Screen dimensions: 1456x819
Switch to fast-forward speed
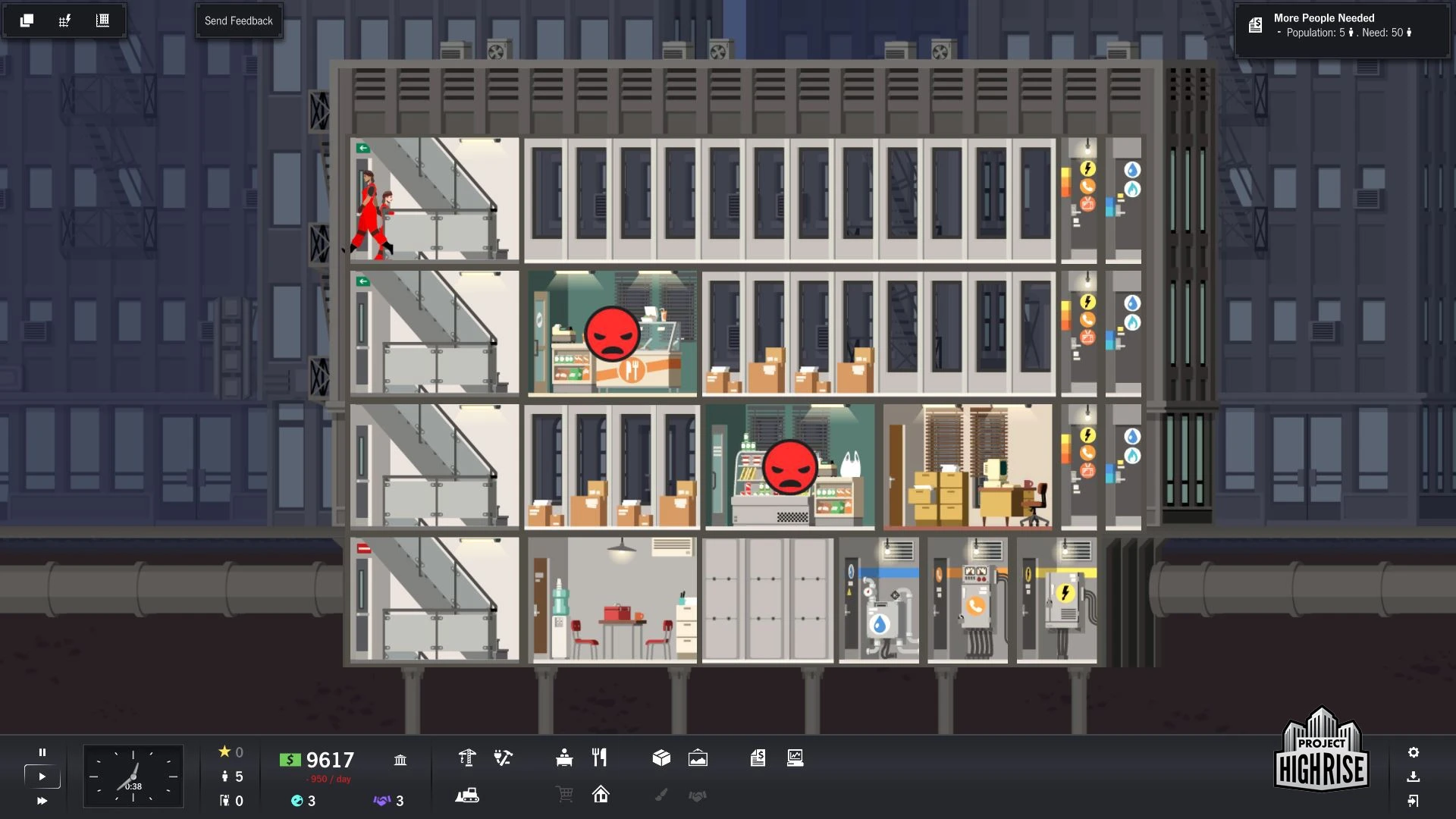(42, 801)
